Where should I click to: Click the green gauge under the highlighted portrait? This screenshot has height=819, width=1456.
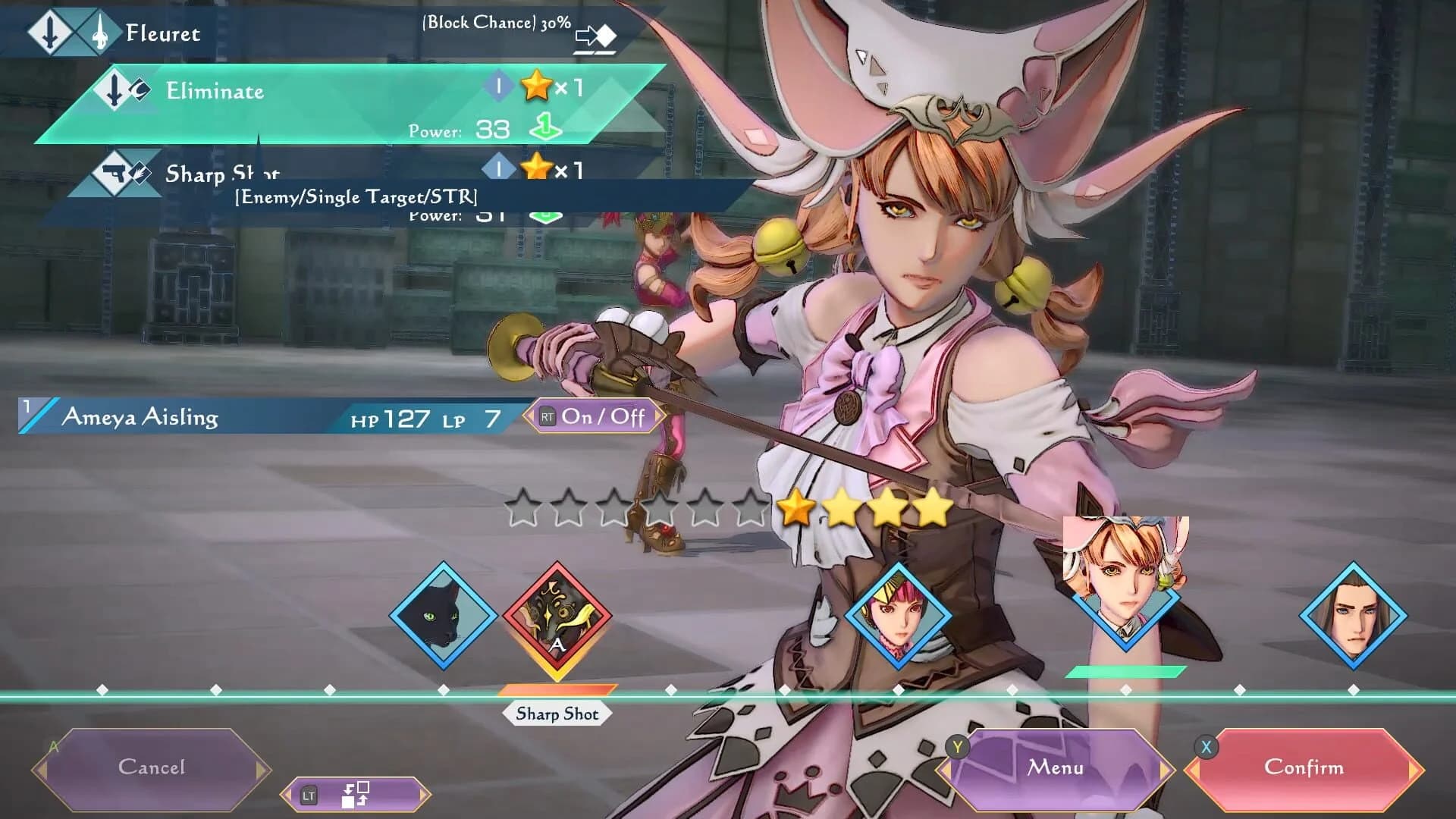[1125, 670]
